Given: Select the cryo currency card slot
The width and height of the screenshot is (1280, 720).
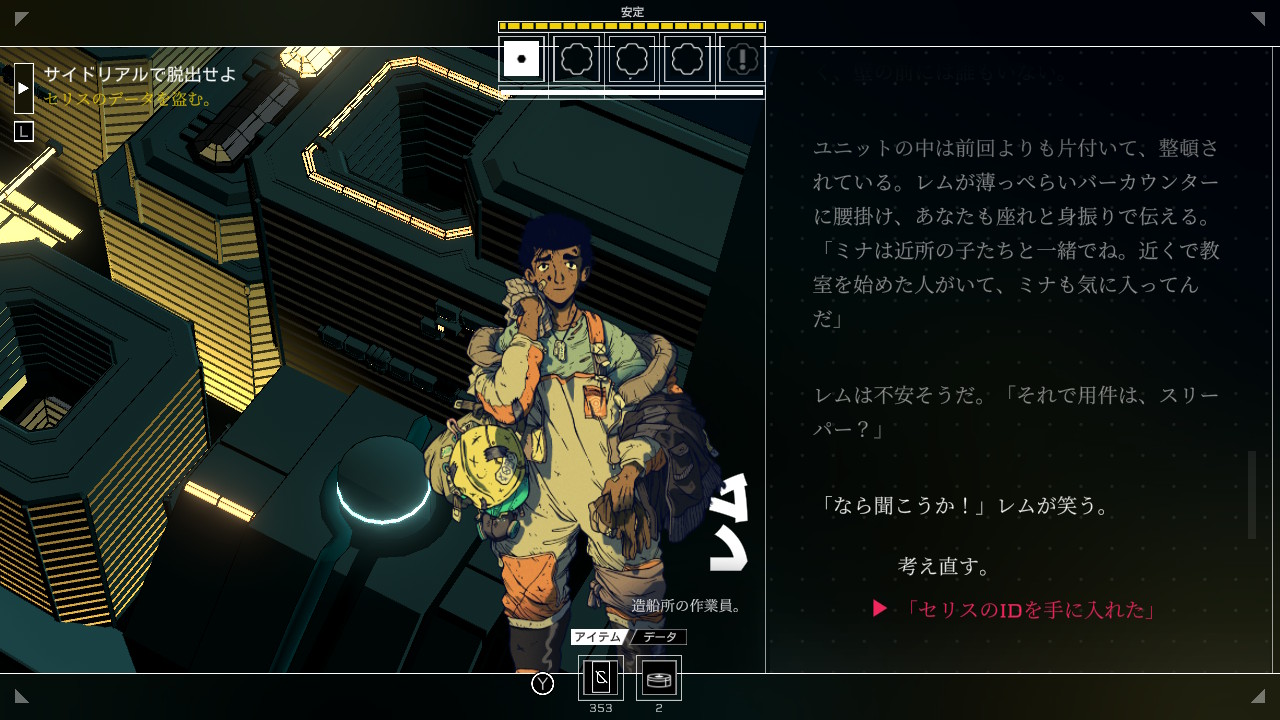Looking at the screenshot, I should pyautogui.click(x=601, y=678).
